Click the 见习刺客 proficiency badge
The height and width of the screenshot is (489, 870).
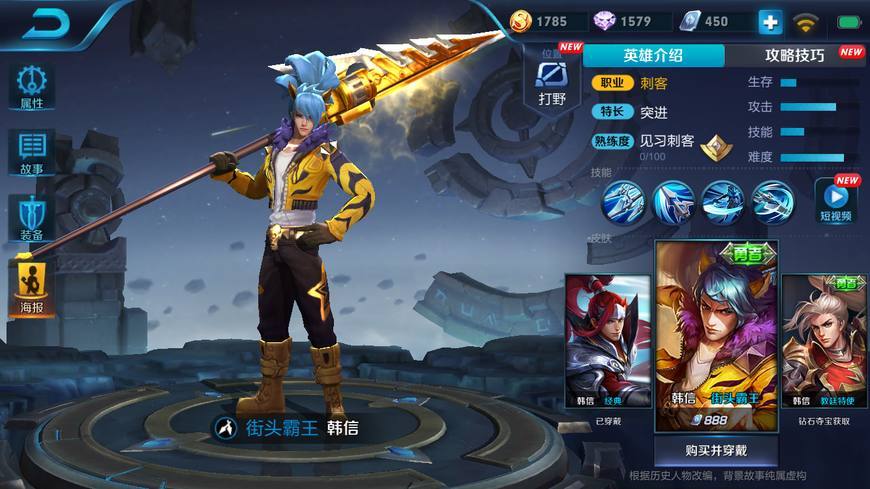(x=715, y=147)
